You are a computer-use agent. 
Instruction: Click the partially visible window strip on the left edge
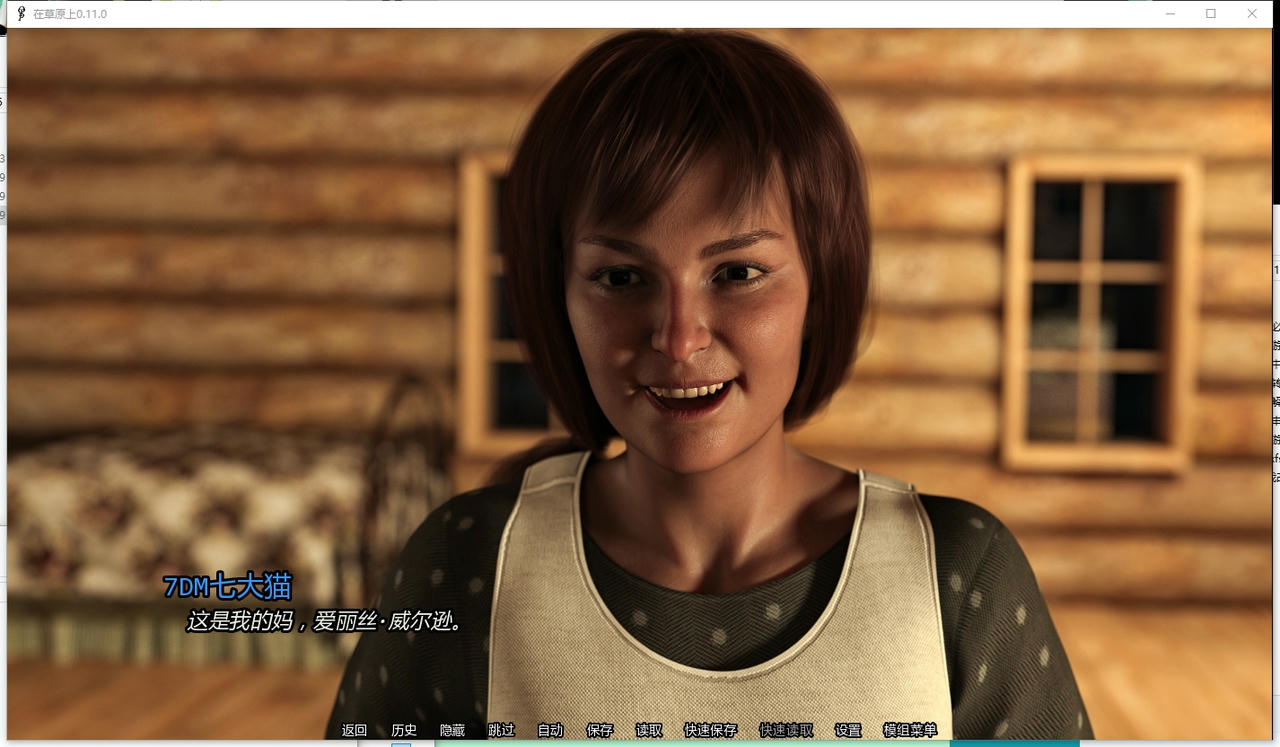coord(2,300)
